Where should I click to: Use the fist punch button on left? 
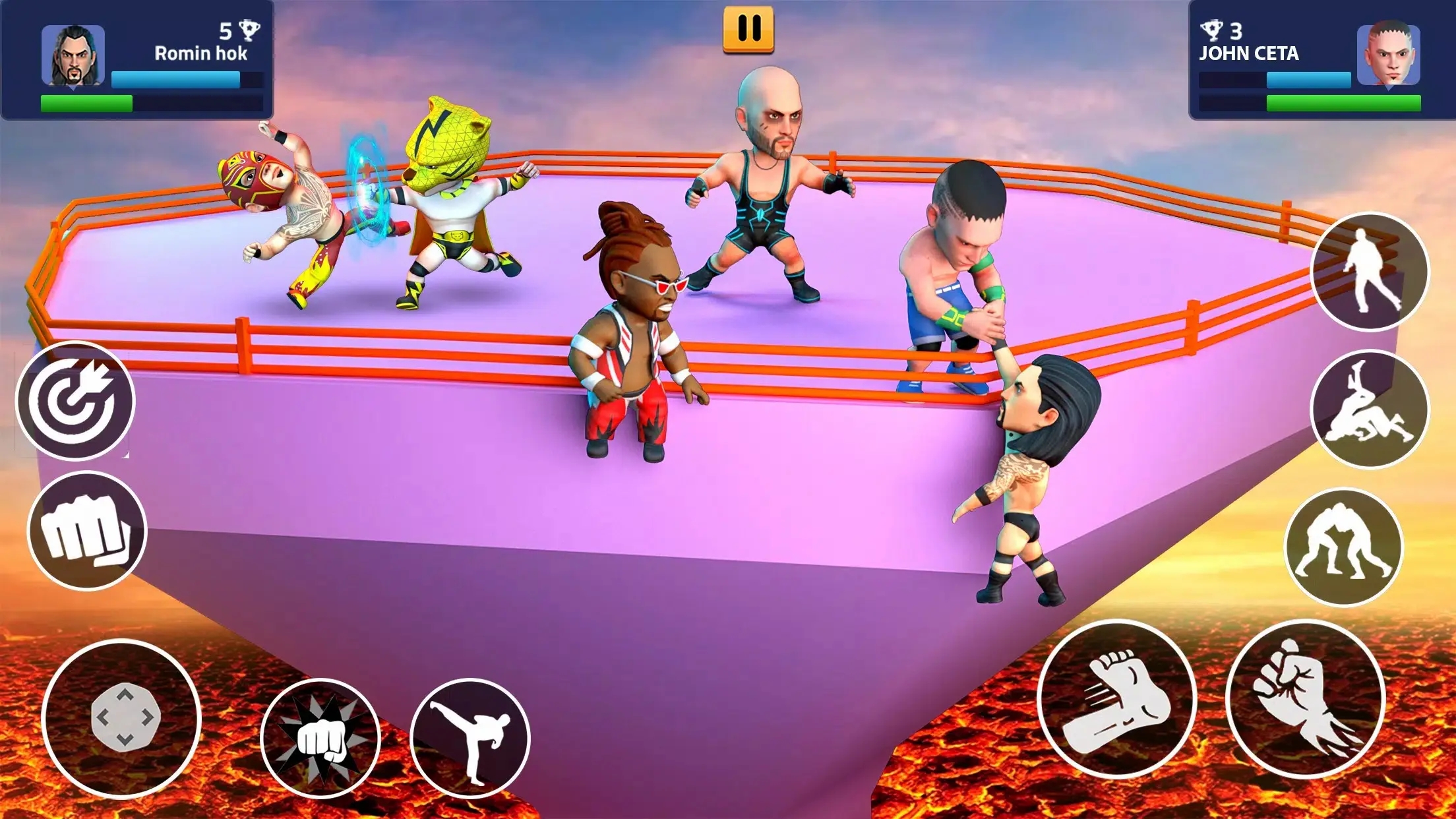click(86, 531)
